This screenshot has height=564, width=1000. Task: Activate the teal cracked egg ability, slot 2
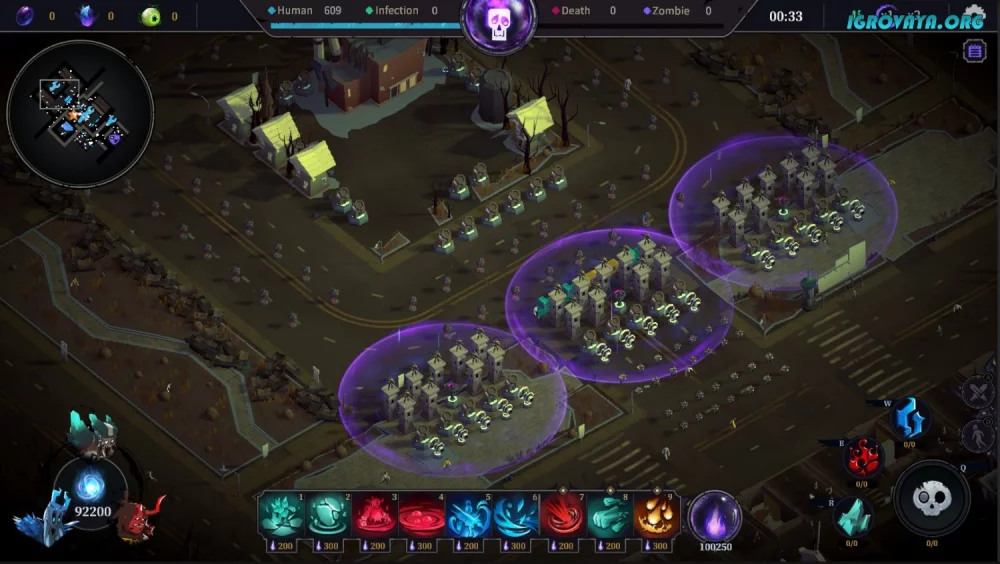[x=328, y=516]
